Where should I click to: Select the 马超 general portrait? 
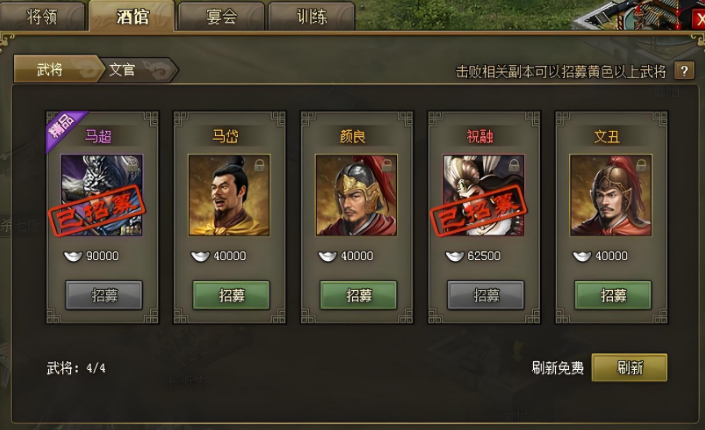pyautogui.click(x=101, y=194)
